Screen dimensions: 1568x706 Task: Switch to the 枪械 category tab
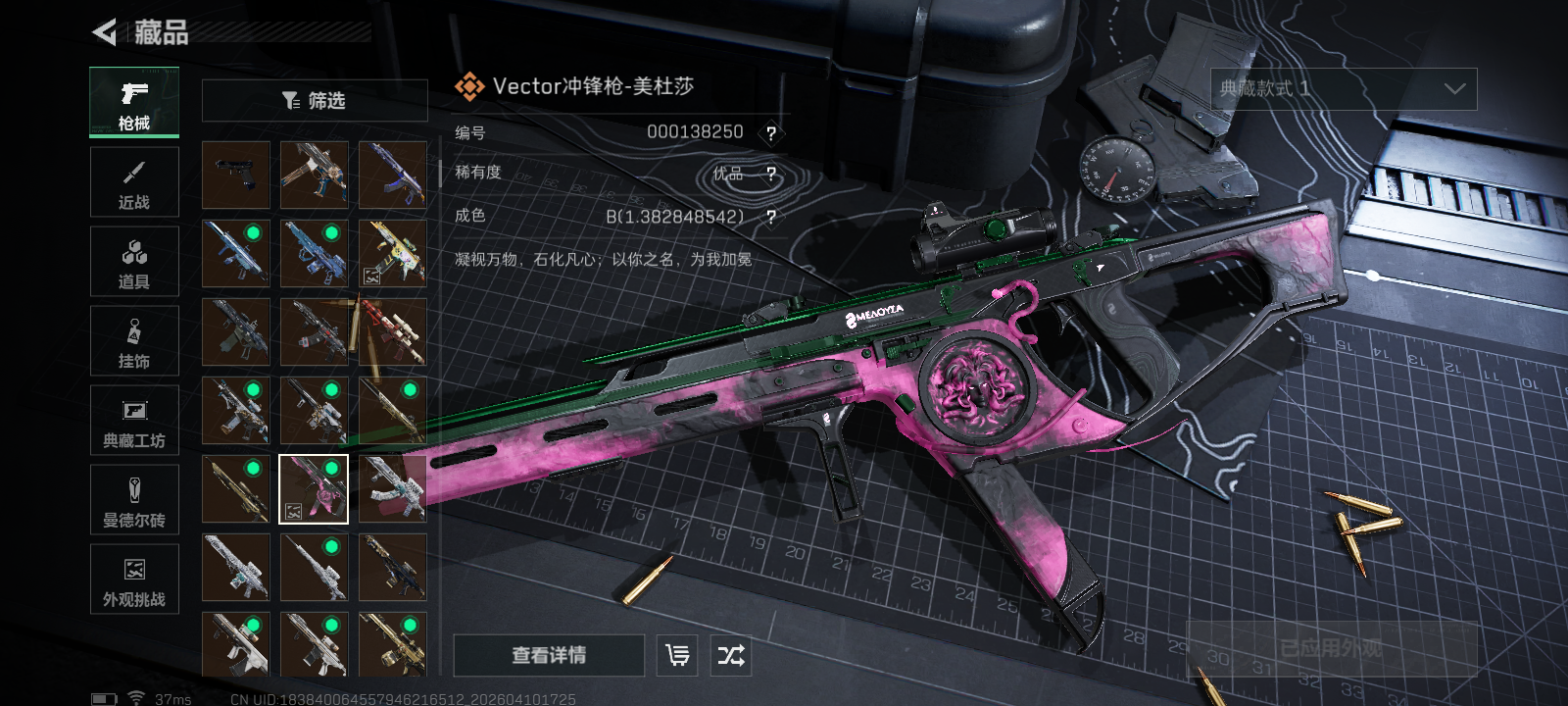134,102
